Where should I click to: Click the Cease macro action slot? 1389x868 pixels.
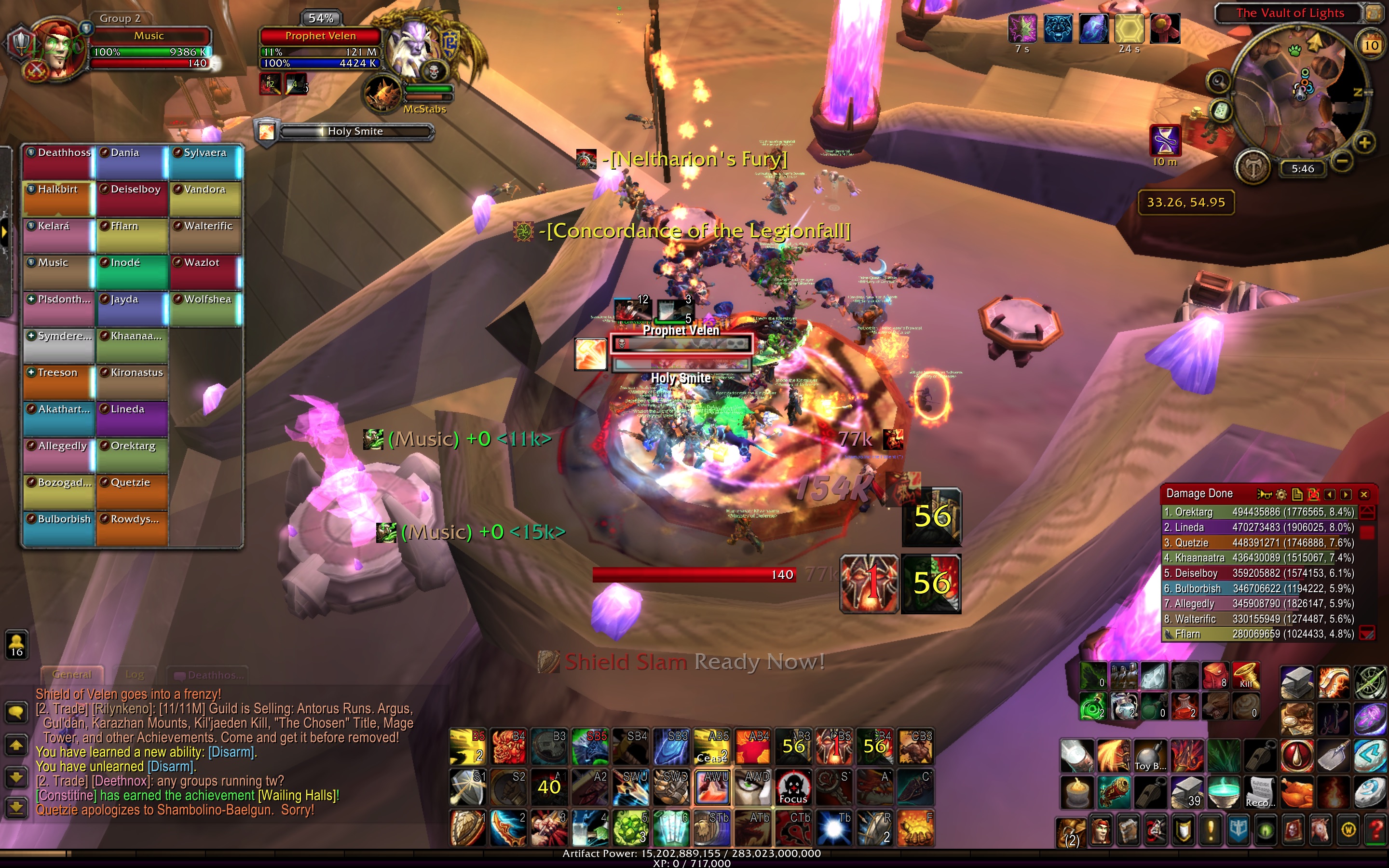click(x=712, y=747)
